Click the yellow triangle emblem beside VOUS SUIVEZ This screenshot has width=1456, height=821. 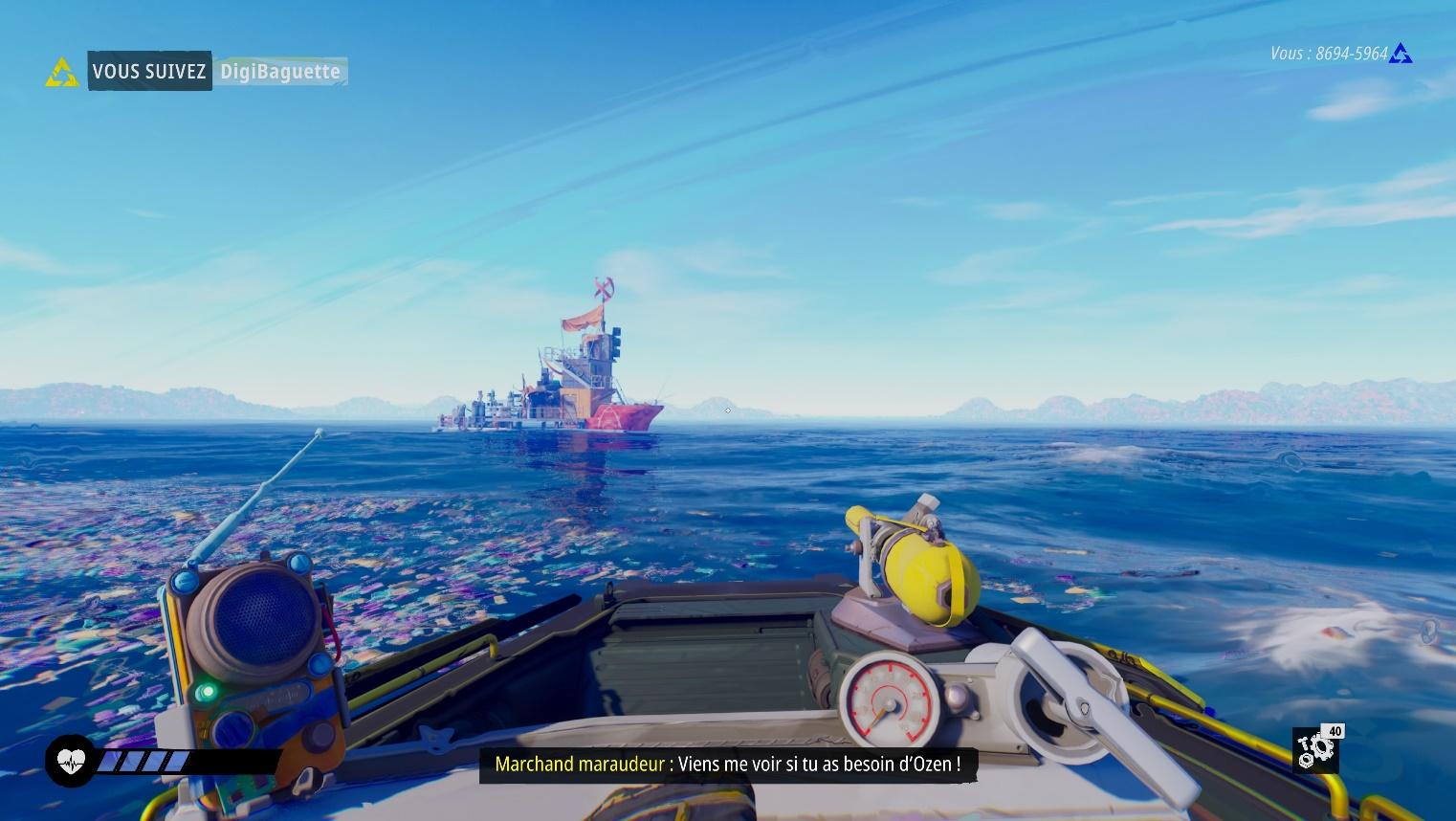62,72
